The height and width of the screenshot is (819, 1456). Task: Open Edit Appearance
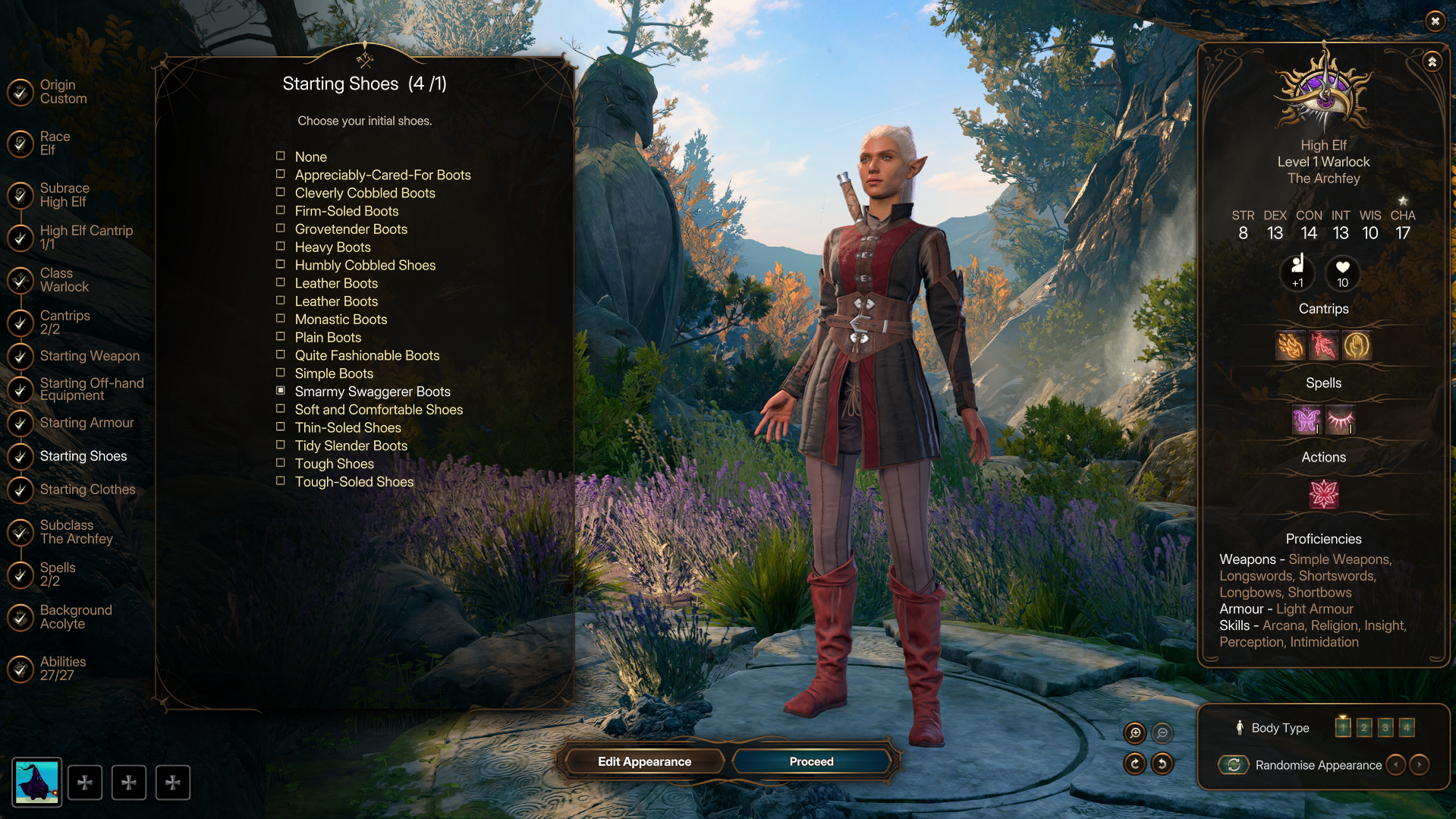[x=644, y=761]
